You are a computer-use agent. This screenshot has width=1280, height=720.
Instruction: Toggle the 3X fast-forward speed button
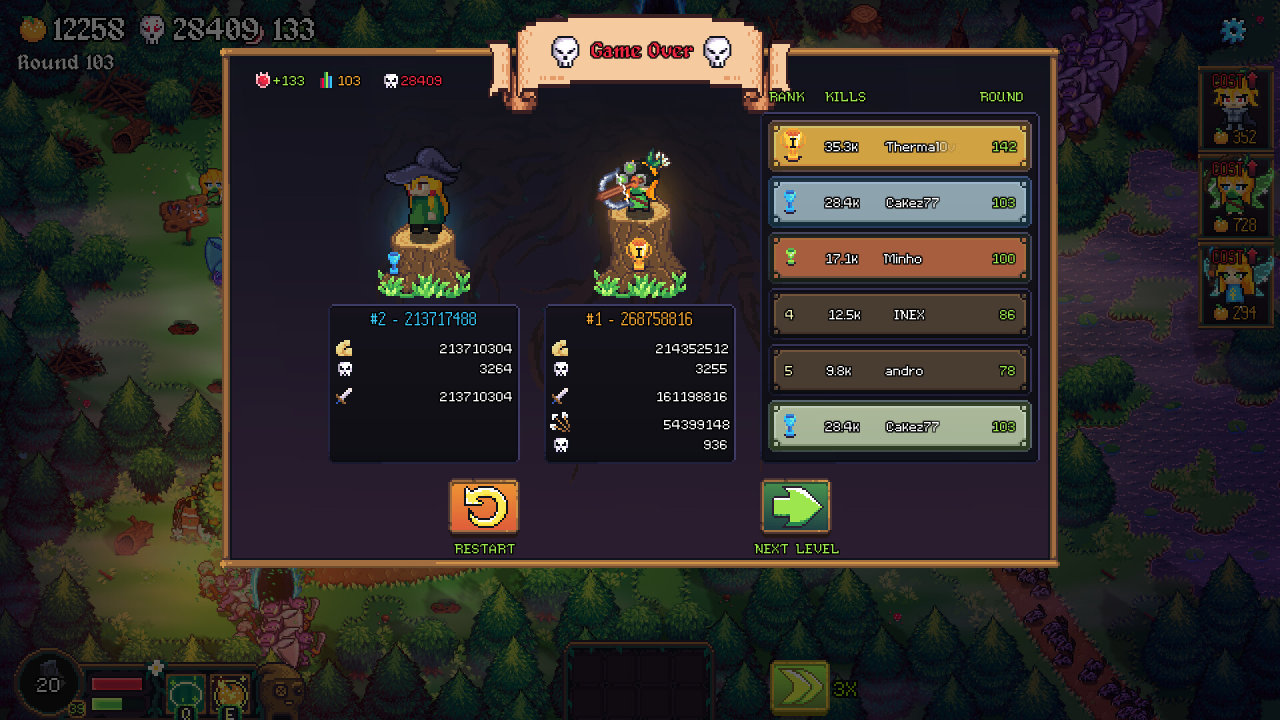[x=800, y=688]
